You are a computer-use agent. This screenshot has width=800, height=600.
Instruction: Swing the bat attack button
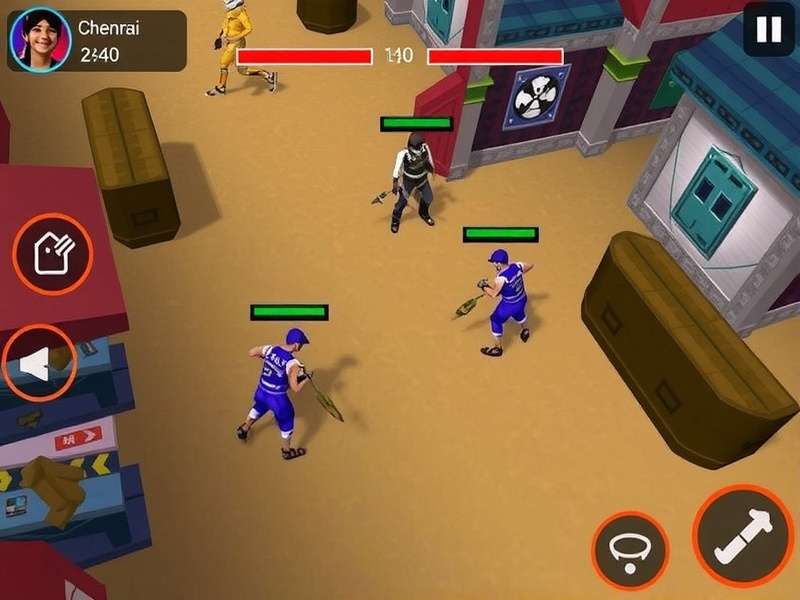[743, 537]
